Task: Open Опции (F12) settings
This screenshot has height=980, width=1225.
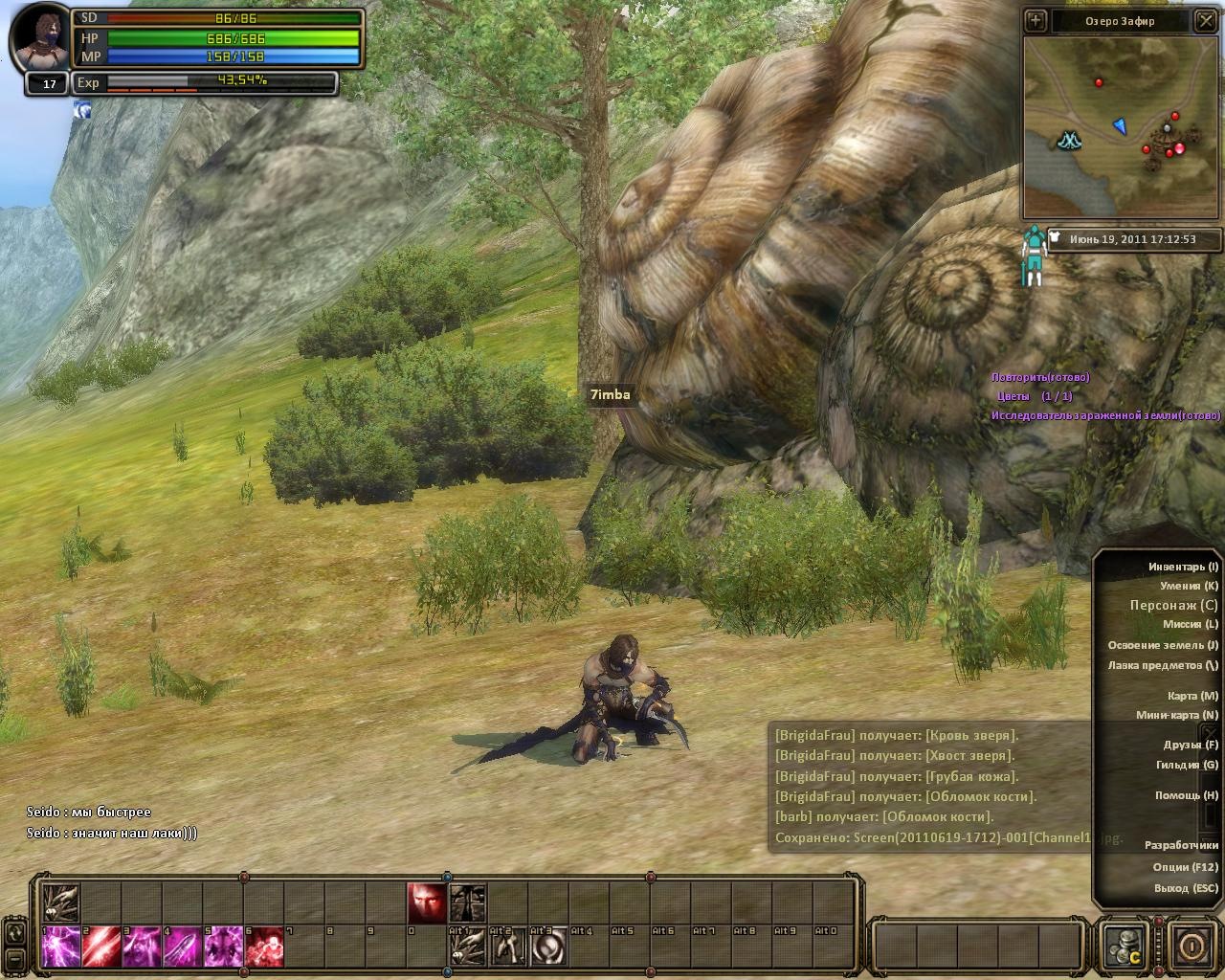Action: tap(1185, 867)
